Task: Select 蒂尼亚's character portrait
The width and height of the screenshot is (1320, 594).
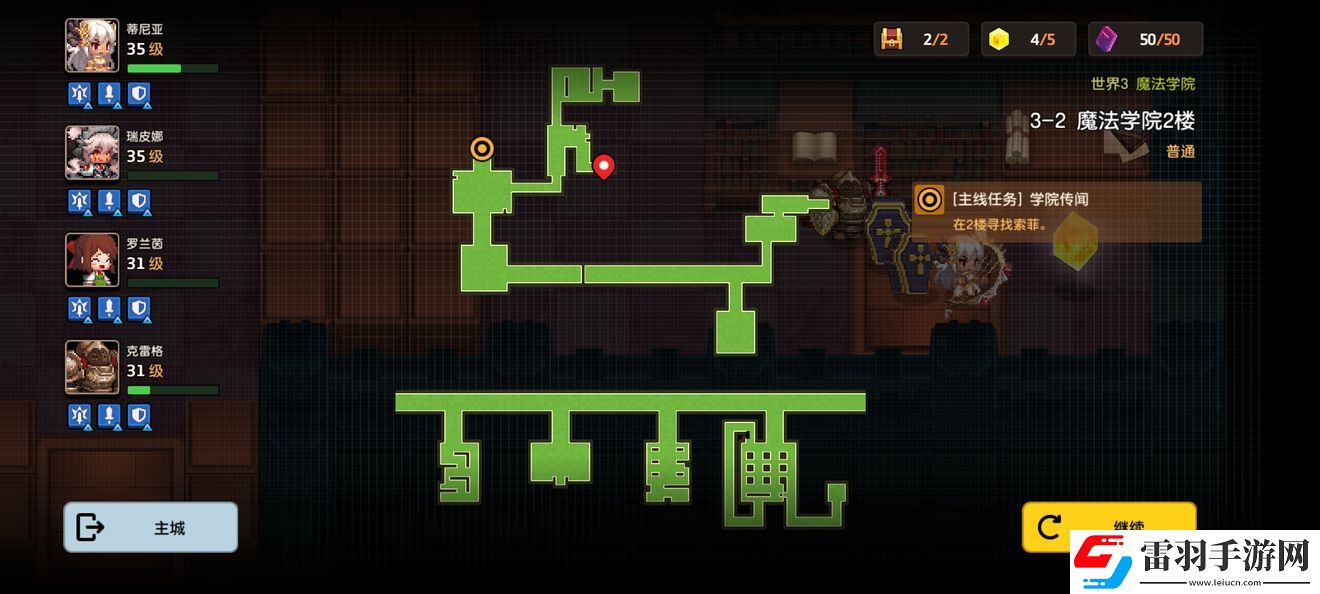Action: pyautogui.click(x=92, y=46)
